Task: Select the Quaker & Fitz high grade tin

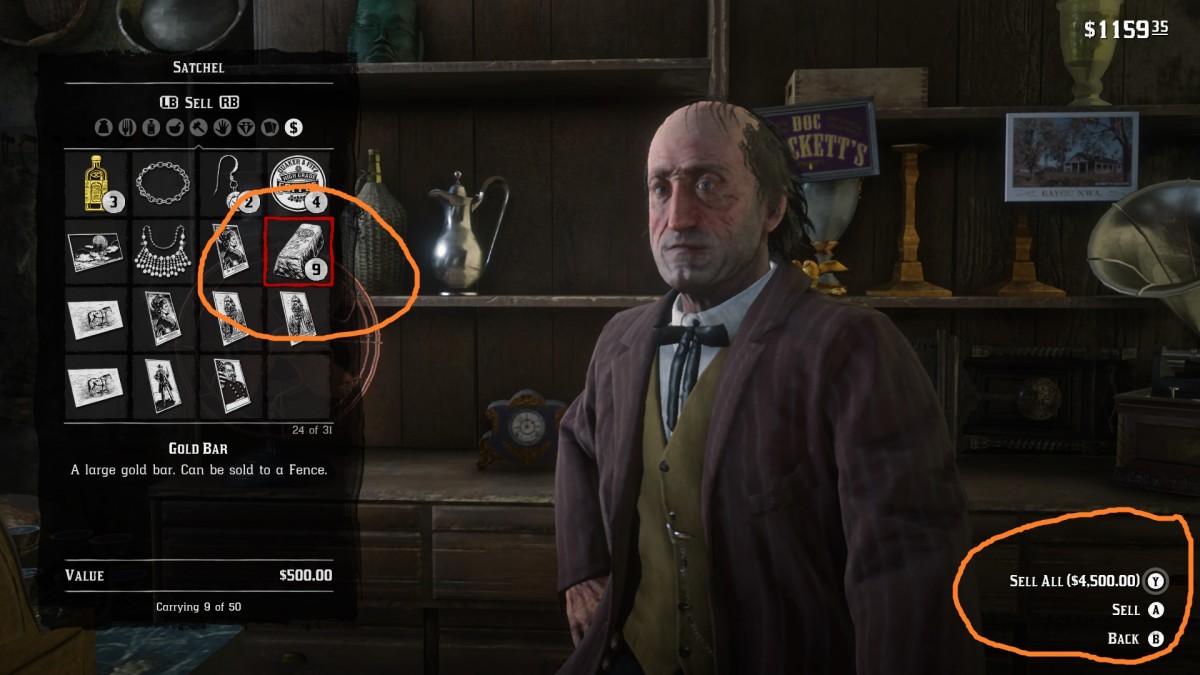Action: pyautogui.click(x=297, y=183)
